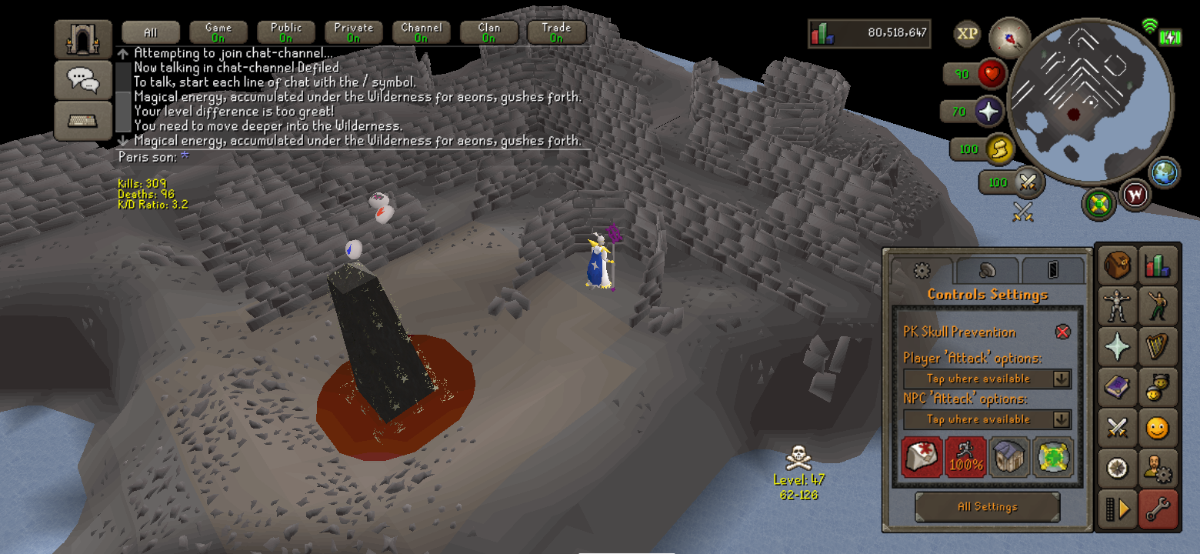Open the spellbook tab
This screenshot has width=1200, height=554.
pos(1117,386)
